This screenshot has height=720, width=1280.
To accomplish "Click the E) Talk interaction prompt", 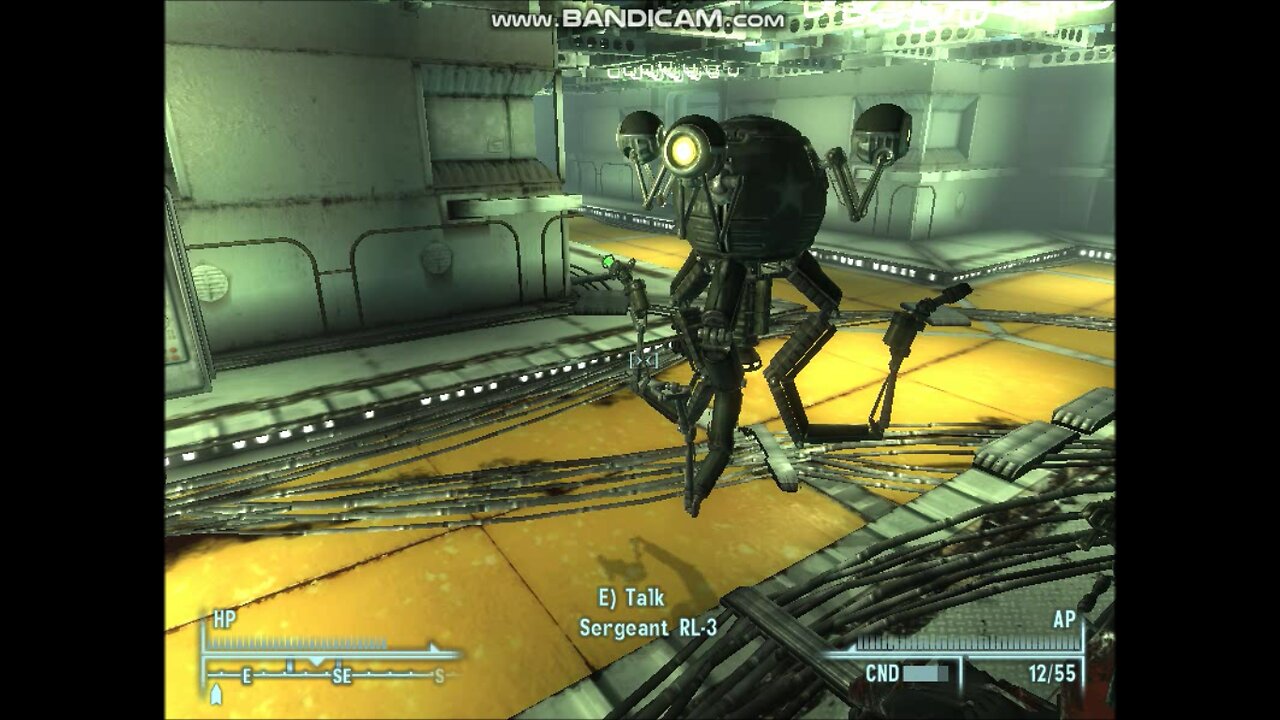I will 629,596.
